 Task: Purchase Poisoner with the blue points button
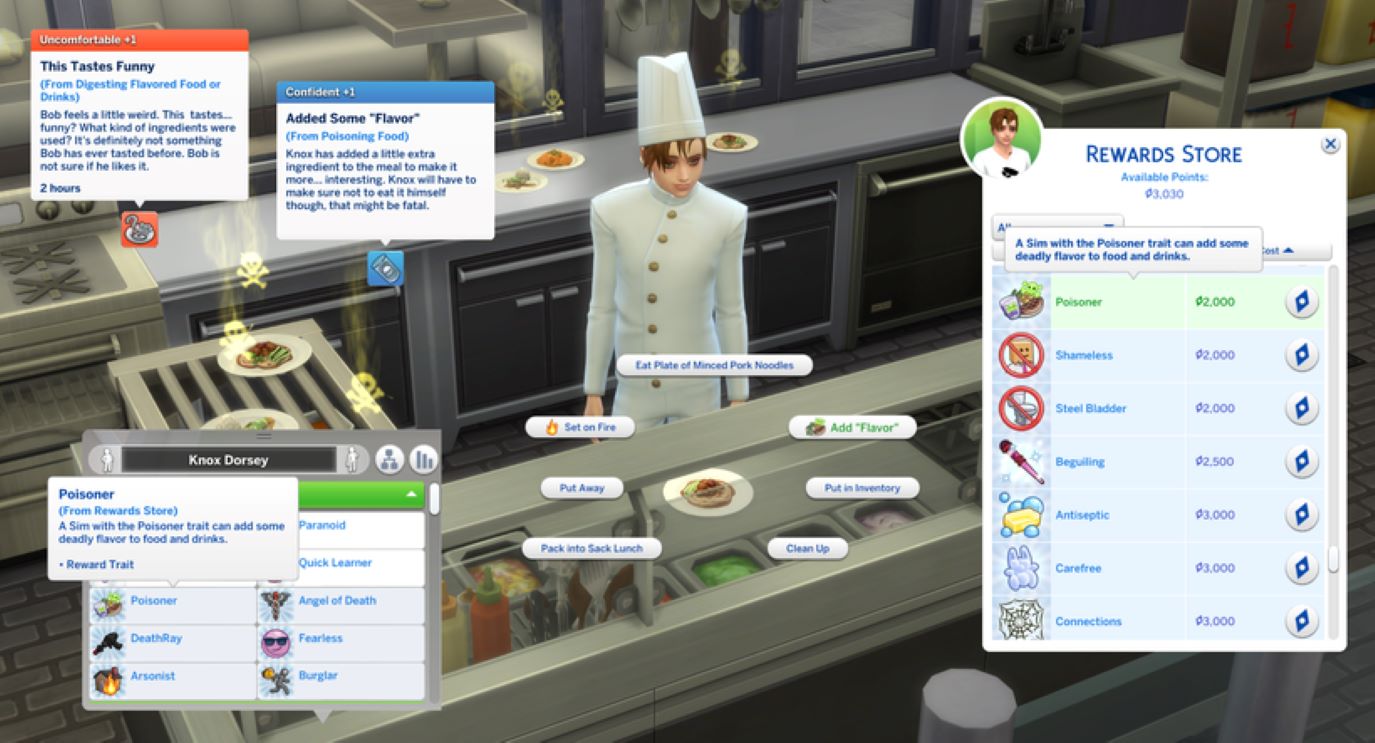point(1304,301)
